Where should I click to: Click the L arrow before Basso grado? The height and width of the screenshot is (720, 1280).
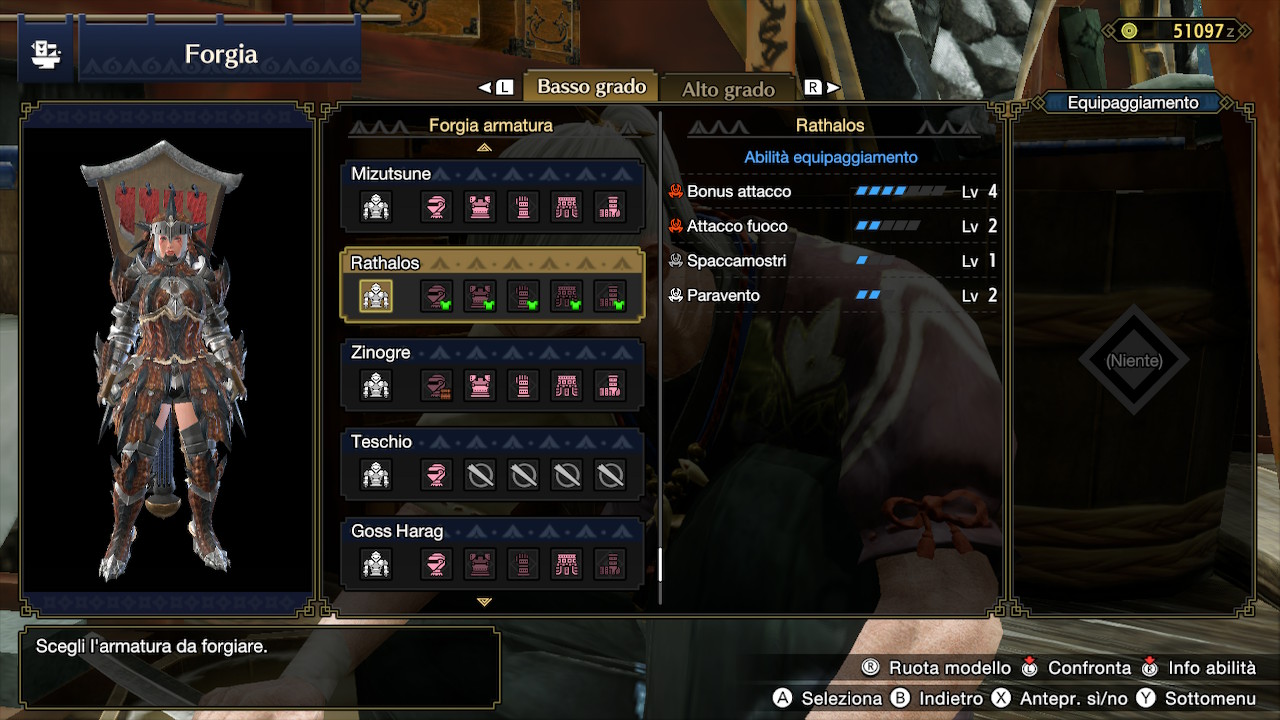point(493,86)
